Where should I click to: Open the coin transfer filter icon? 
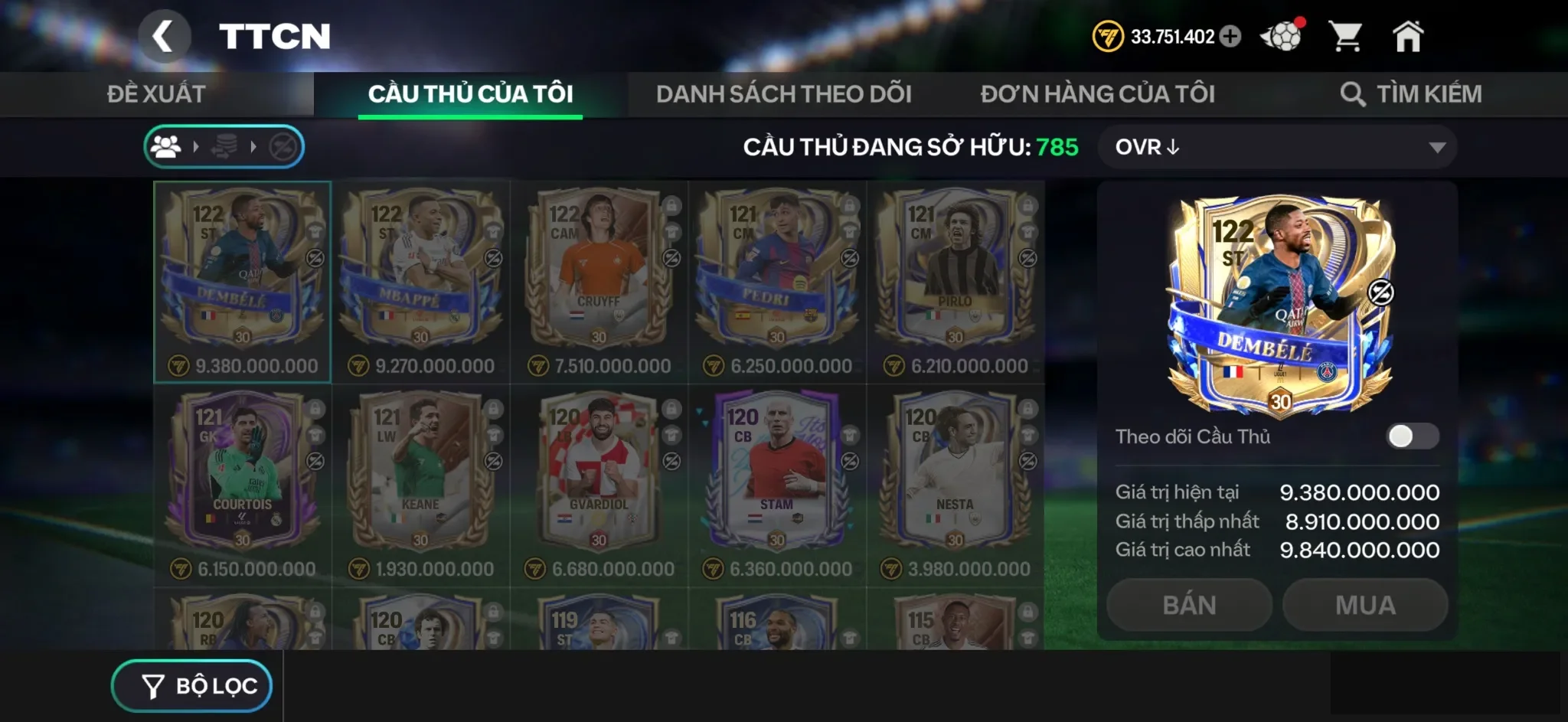point(224,145)
